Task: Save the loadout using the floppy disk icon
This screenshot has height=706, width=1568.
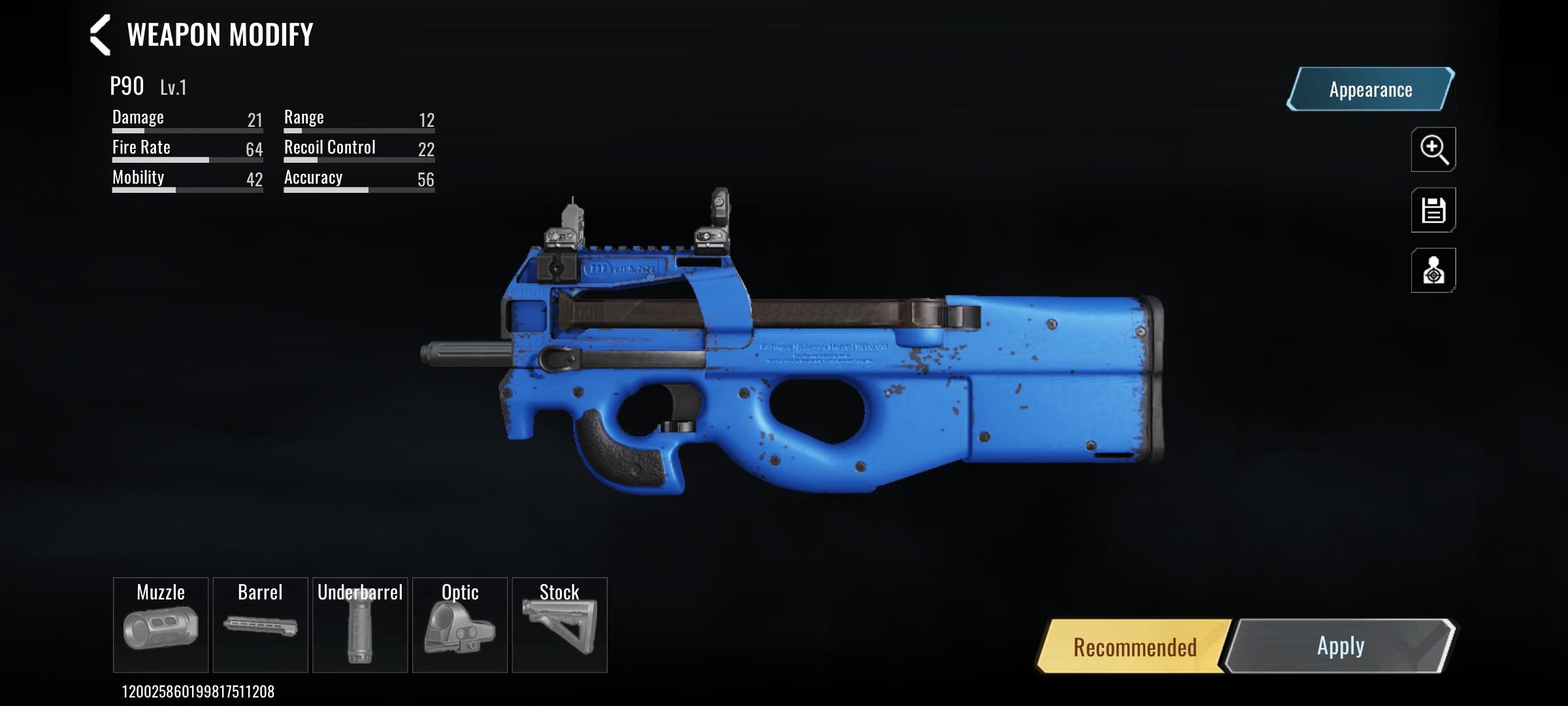Action: (x=1433, y=210)
